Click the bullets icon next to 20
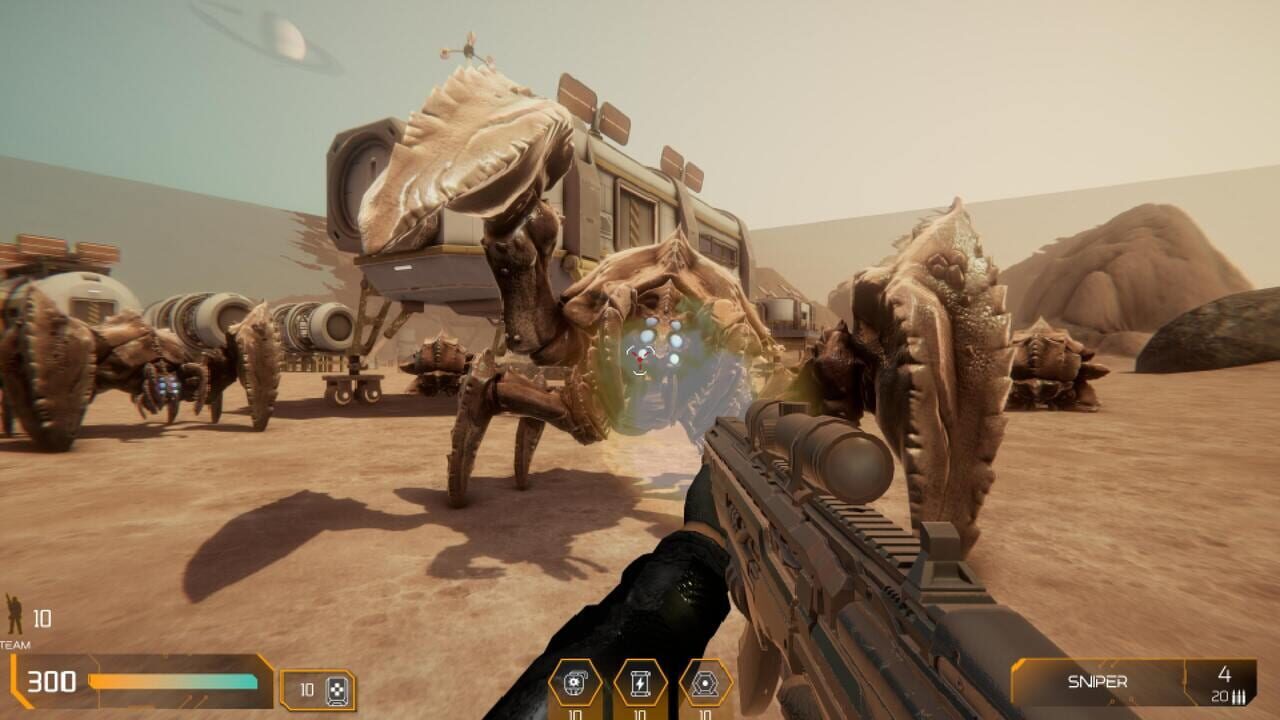The height and width of the screenshot is (720, 1280). [x=1238, y=697]
